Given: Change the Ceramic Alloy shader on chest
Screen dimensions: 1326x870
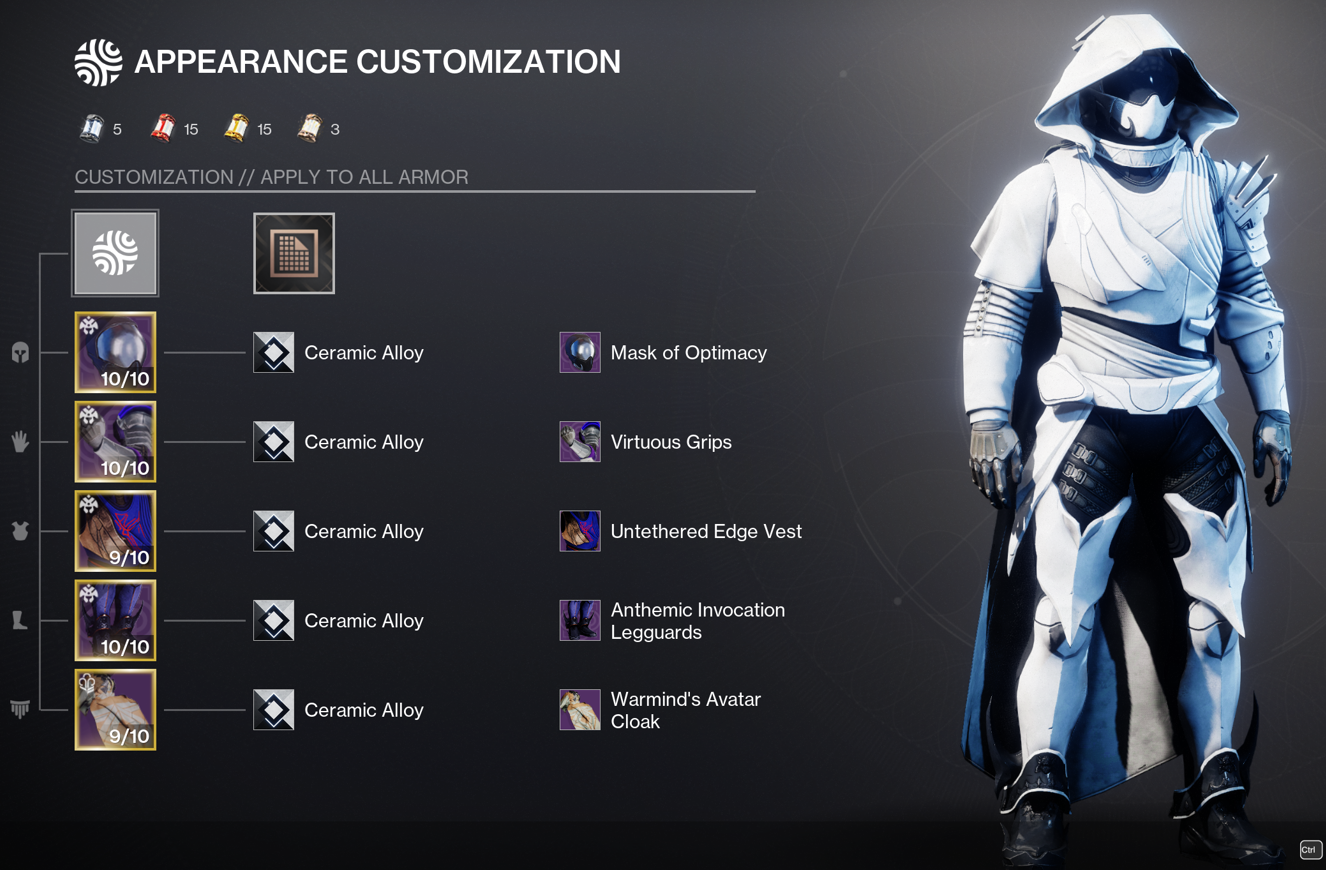Looking at the screenshot, I should 274,531.
